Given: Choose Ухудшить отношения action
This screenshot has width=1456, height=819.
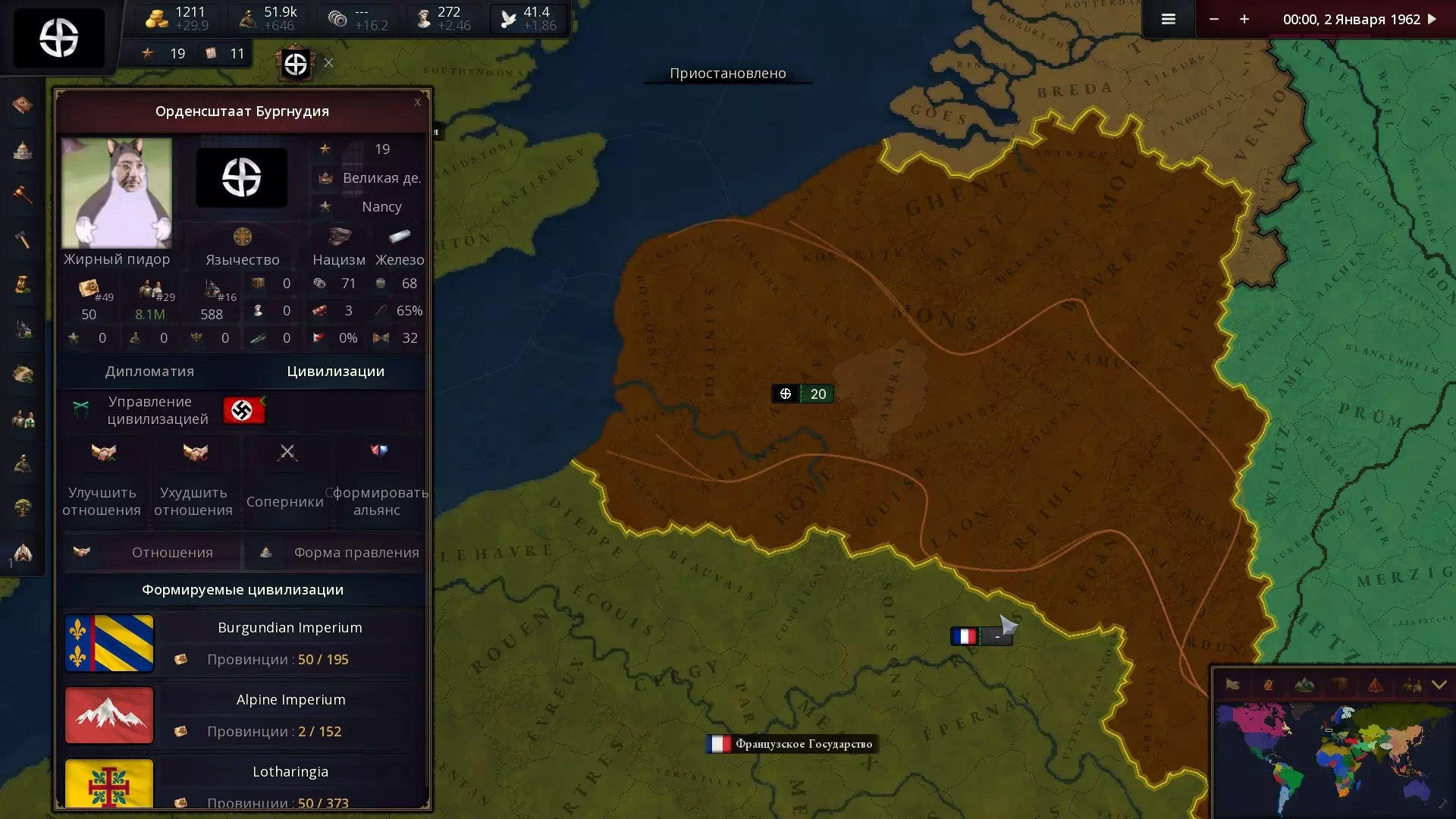Looking at the screenshot, I should 195,453.
